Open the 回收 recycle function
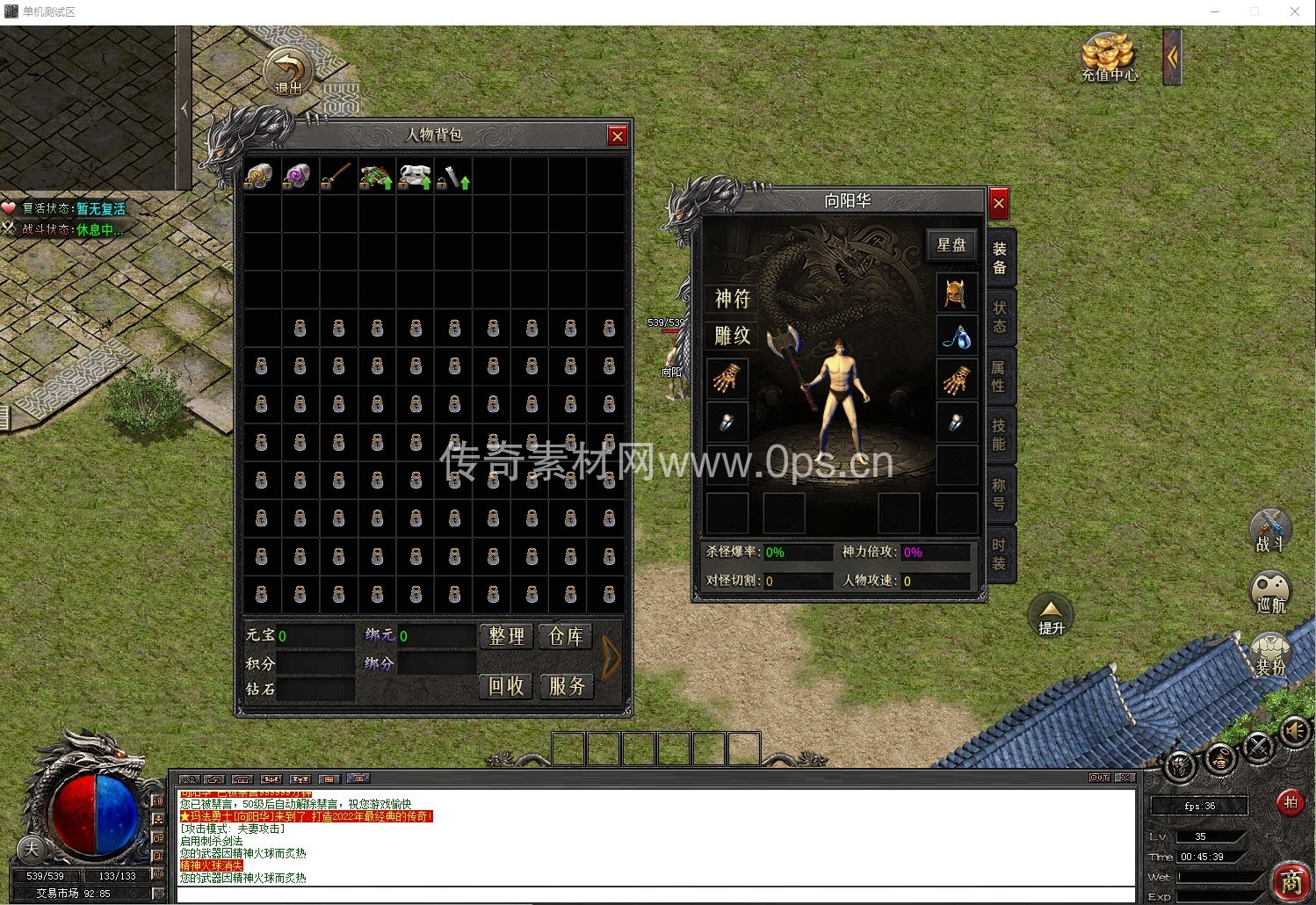1316x905 pixels. coord(506,686)
